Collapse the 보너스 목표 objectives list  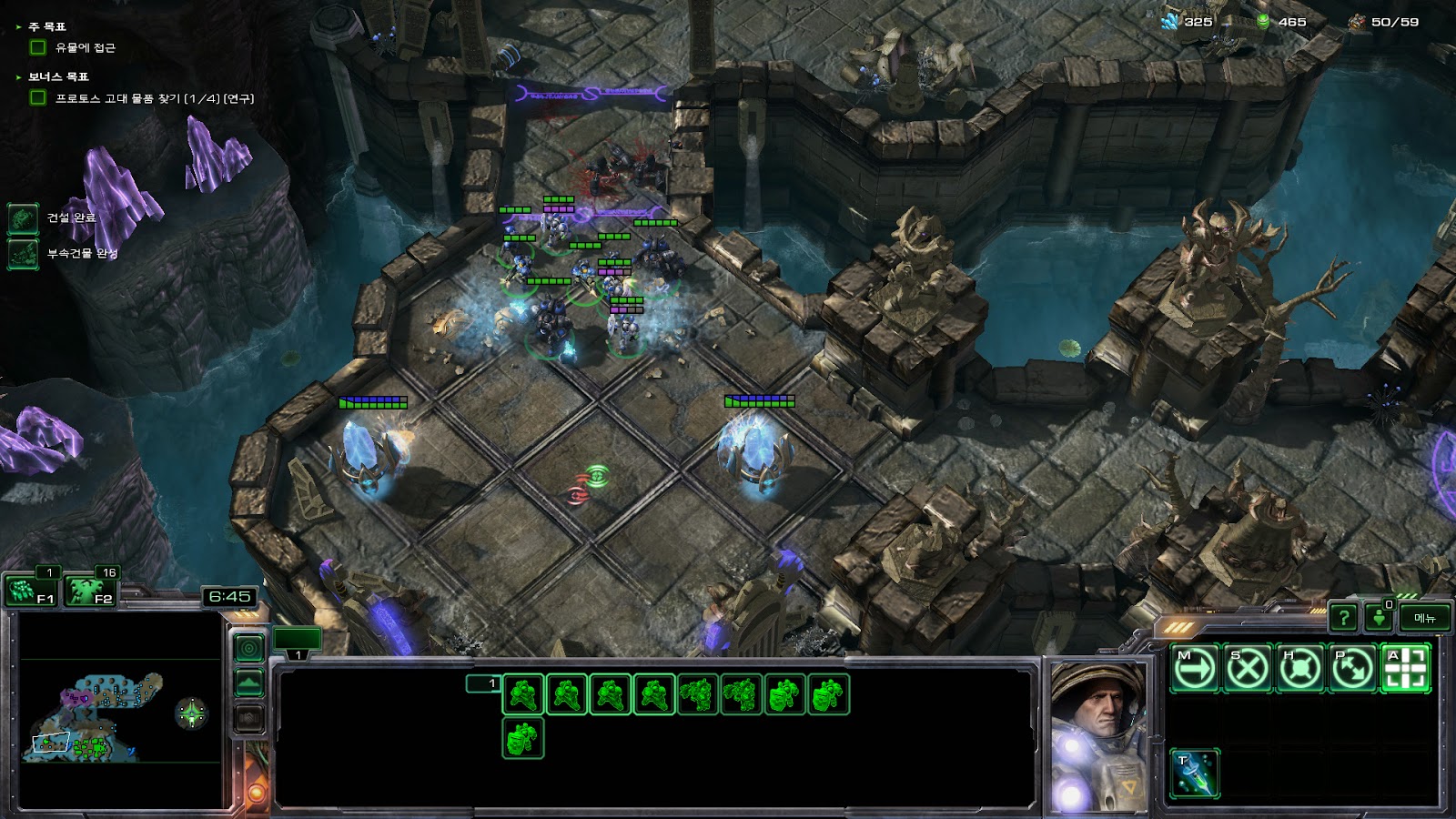(x=19, y=77)
